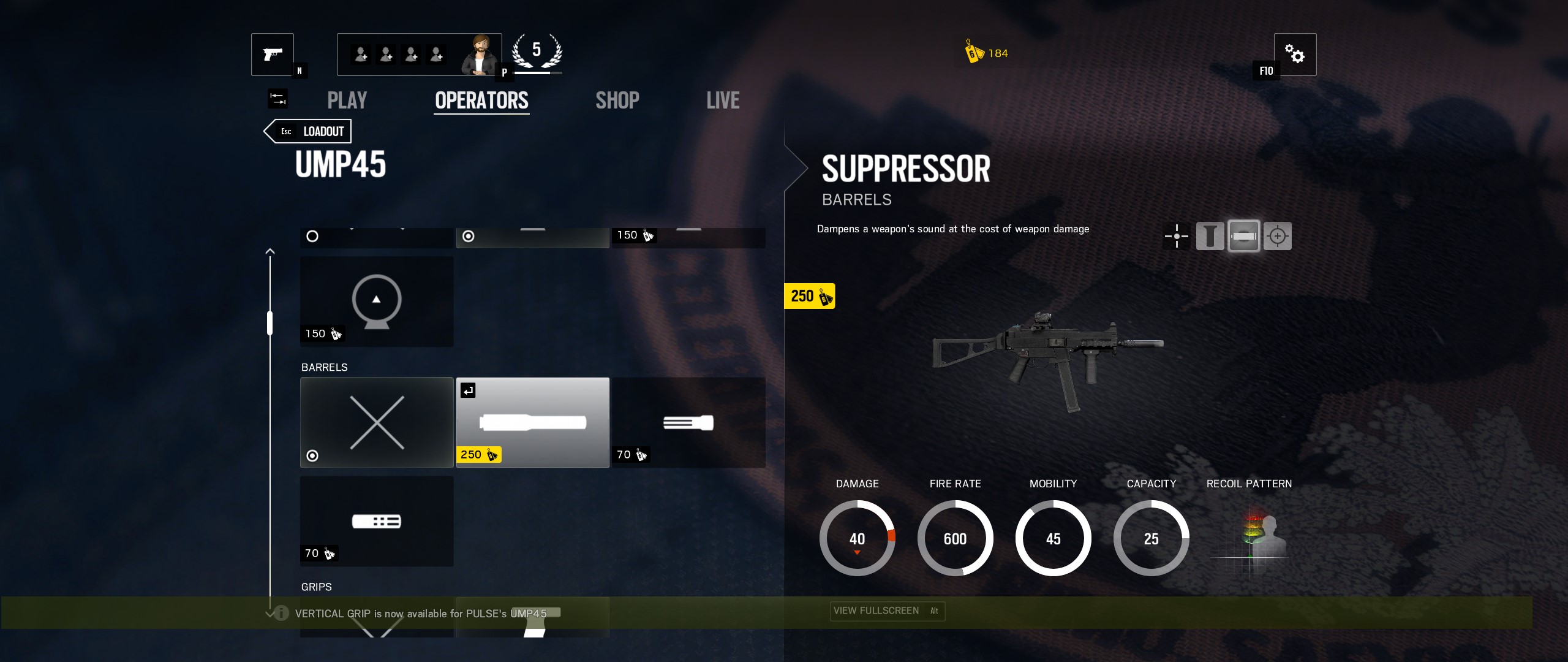Pick the compensator barrel costing 70
Screen dimensions: 1568x662
point(377,521)
